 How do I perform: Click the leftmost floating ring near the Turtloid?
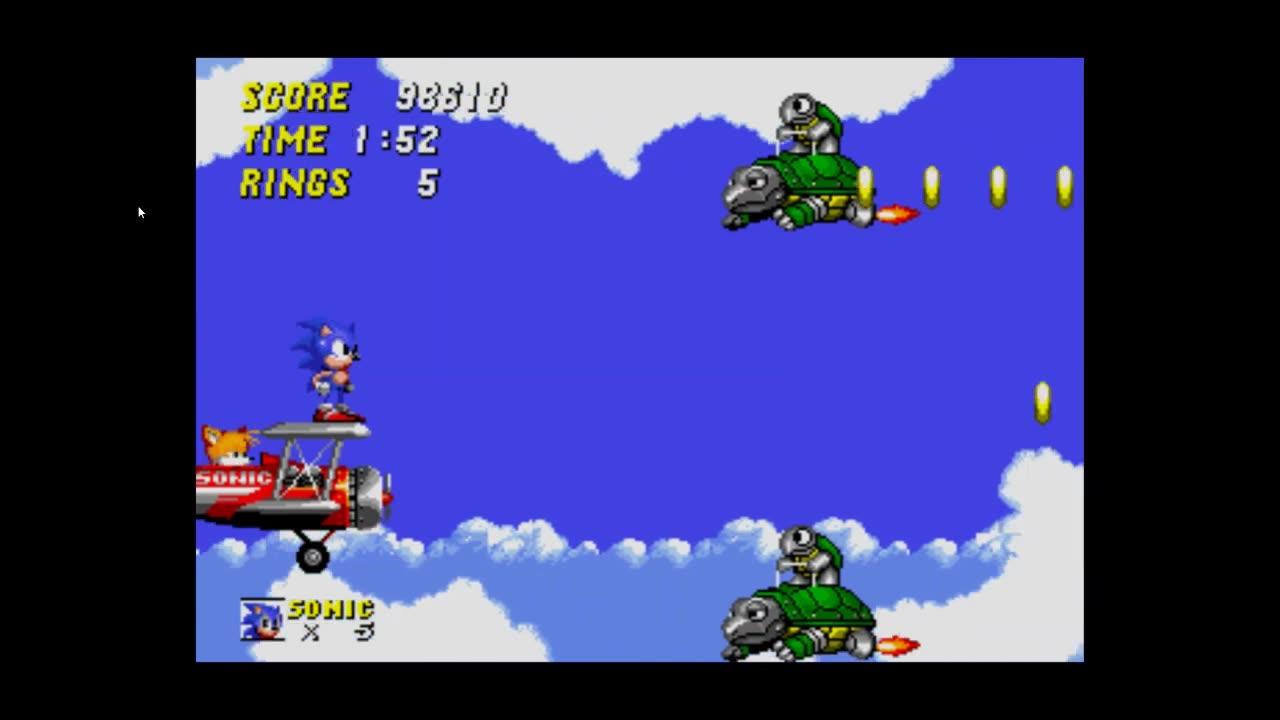tap(865, 185)
